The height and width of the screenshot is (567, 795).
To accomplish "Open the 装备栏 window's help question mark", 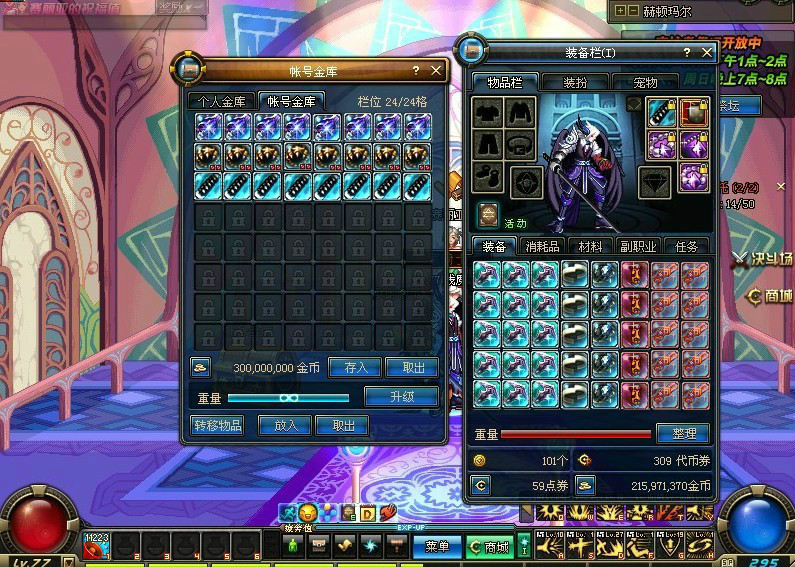I will (686, 51).
